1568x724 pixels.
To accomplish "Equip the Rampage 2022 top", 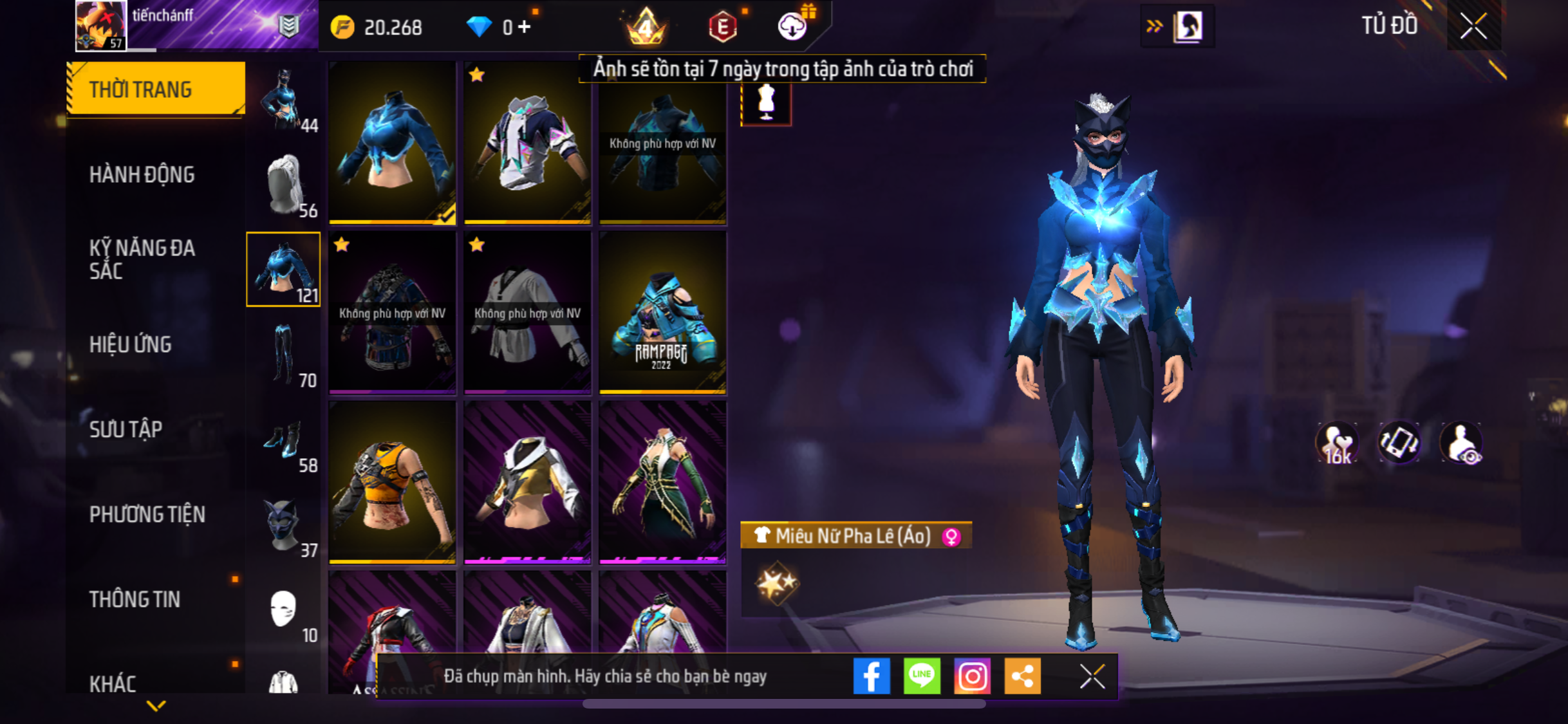I will pos(662,312).
